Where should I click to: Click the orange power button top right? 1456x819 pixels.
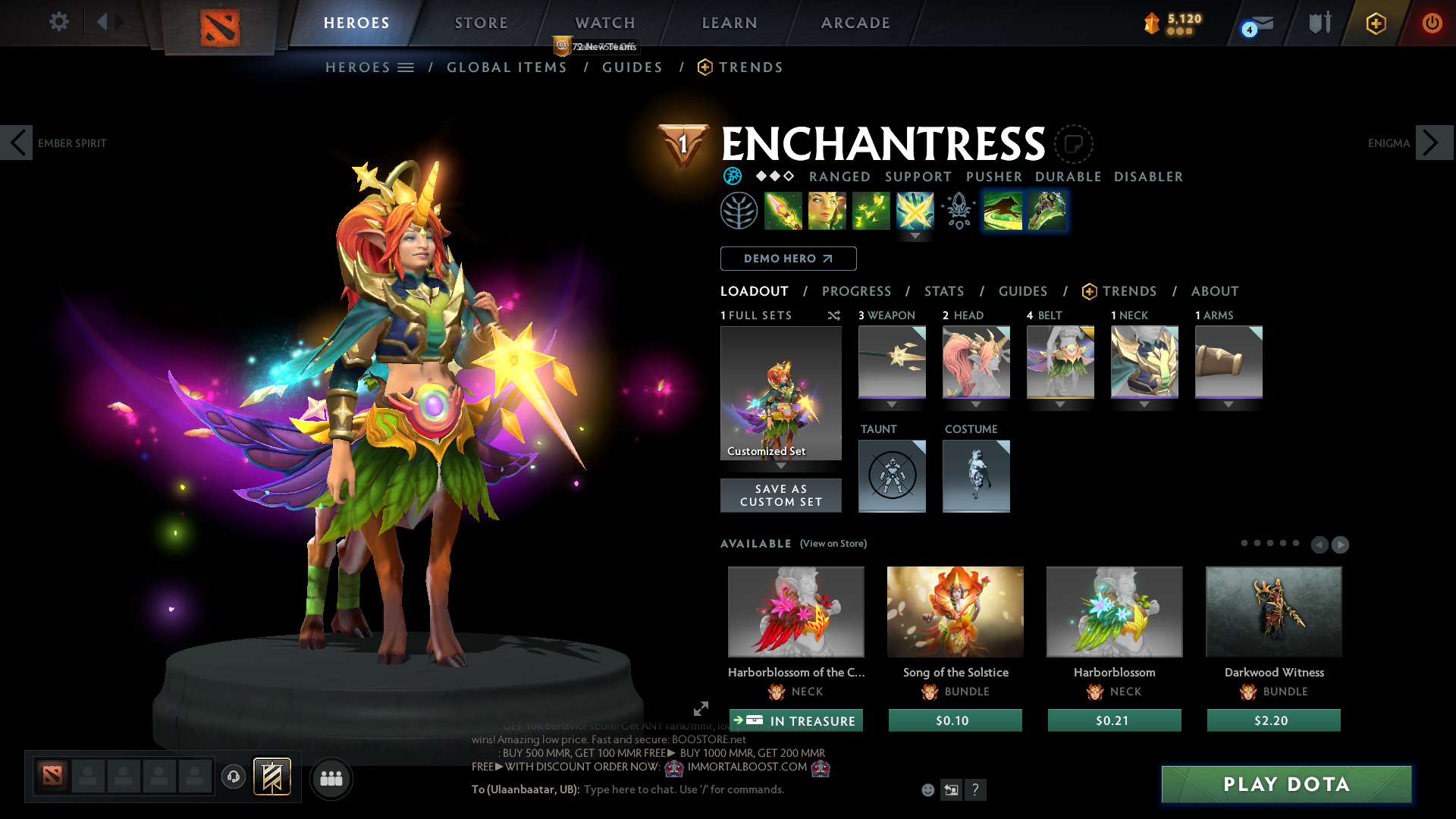pyautogui.click(x=1432, y=23)
